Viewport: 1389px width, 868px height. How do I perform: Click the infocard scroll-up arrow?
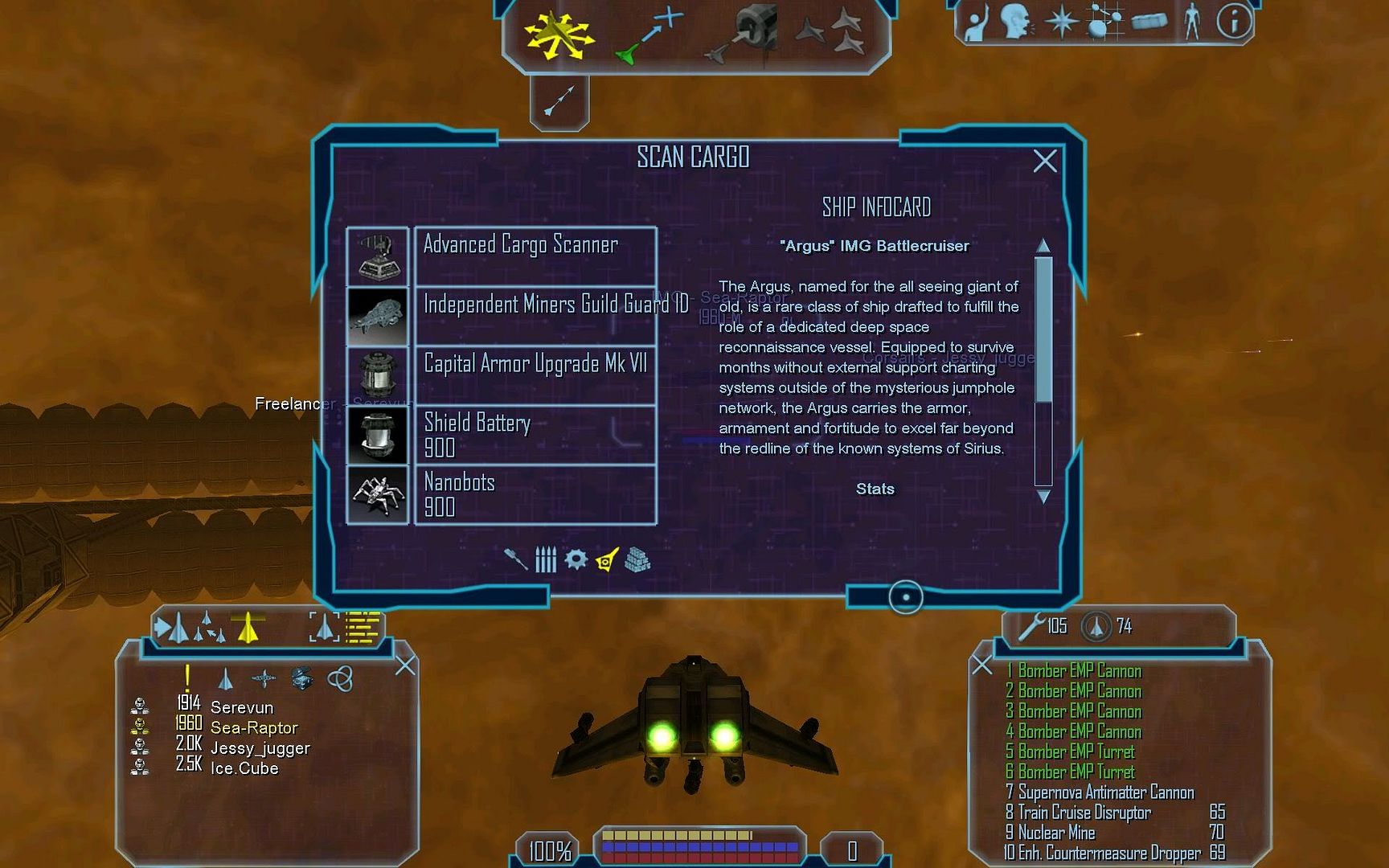pyautogui.click(x=1043, y=245)
